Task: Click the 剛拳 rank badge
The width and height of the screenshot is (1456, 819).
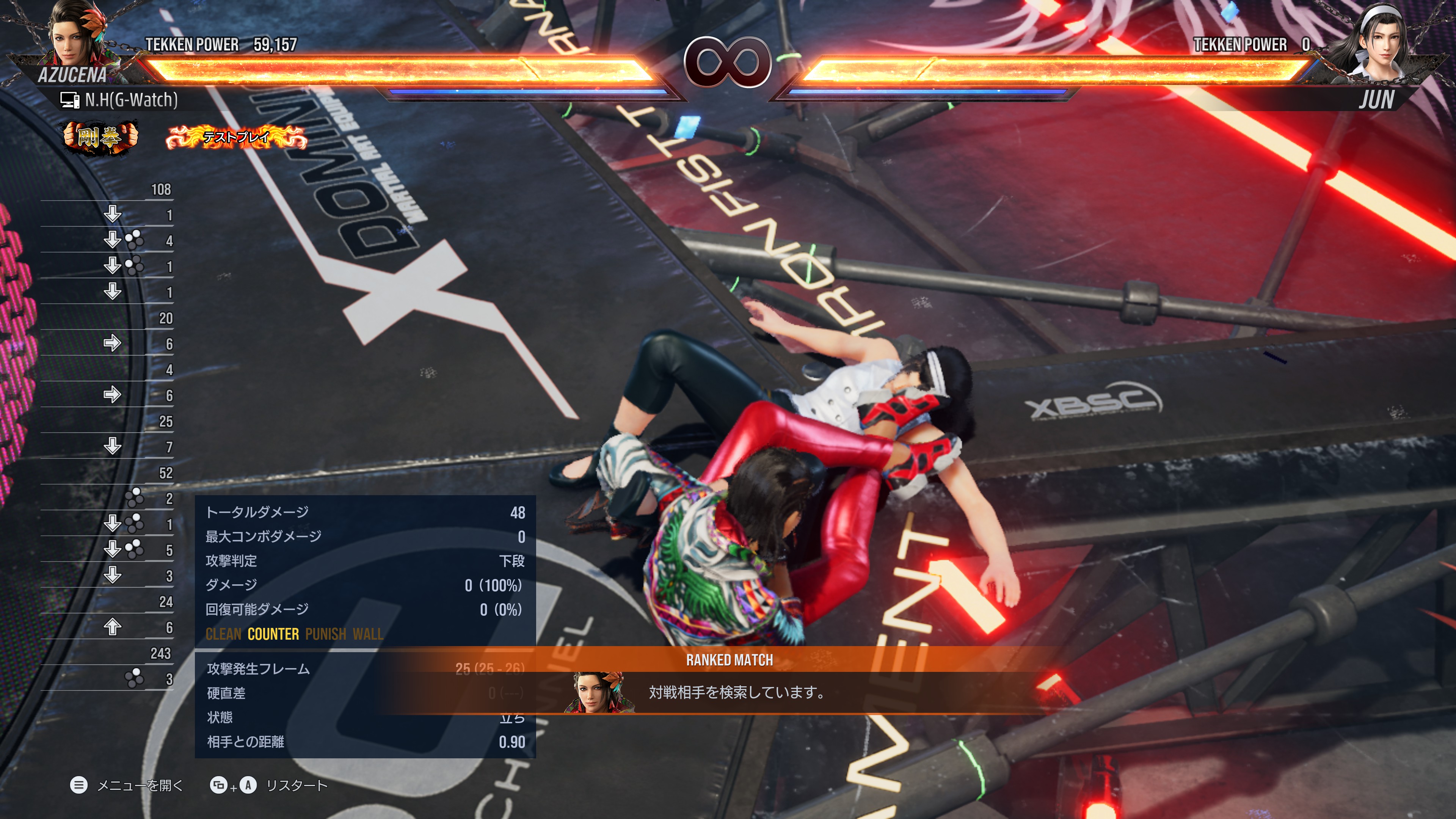Action: (100, 136)
